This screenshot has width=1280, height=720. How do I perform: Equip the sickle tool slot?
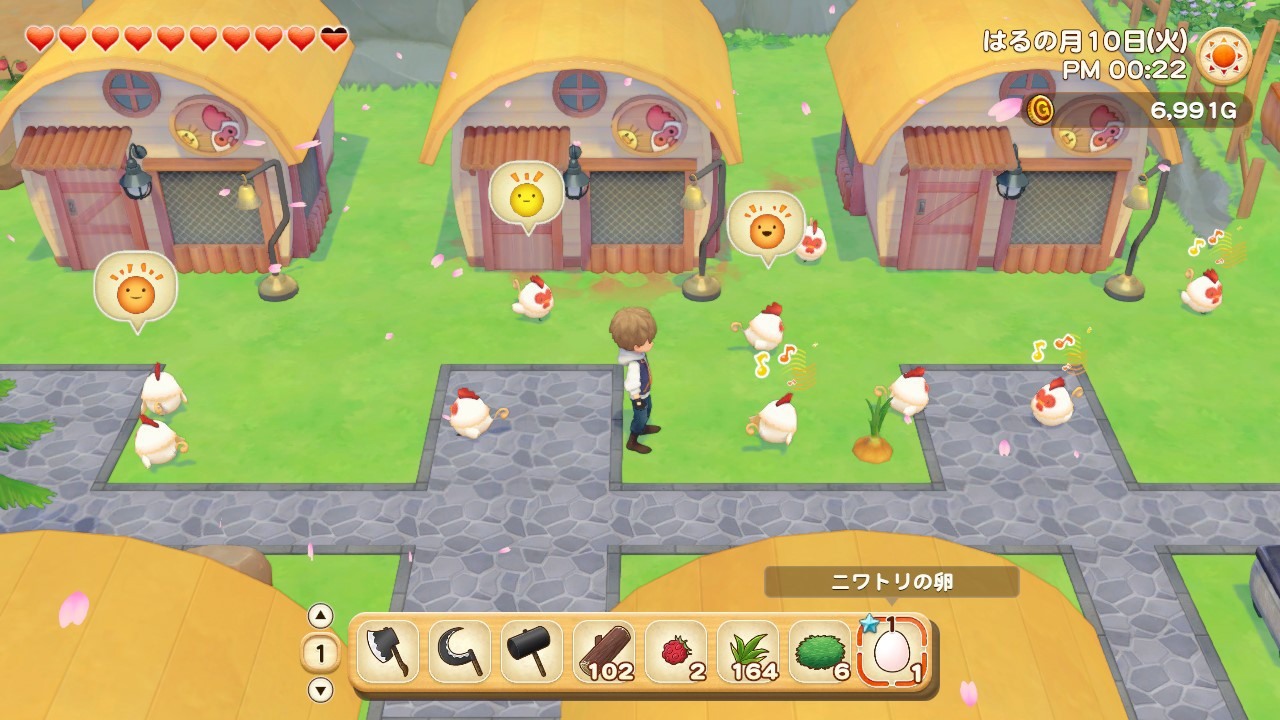pyautogui.click(x=459, y=652)
